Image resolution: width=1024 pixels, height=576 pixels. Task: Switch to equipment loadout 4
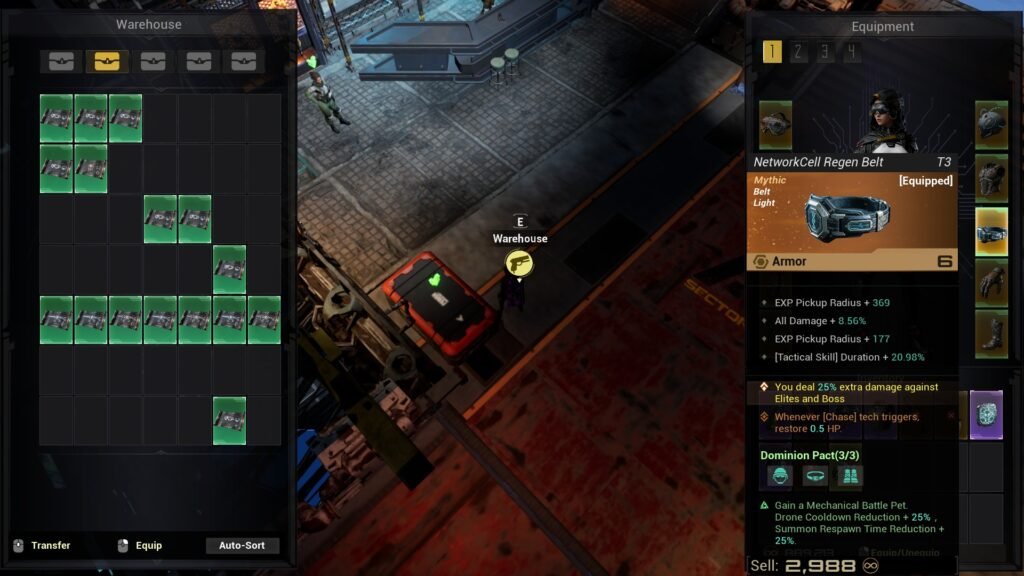point(849,52)
